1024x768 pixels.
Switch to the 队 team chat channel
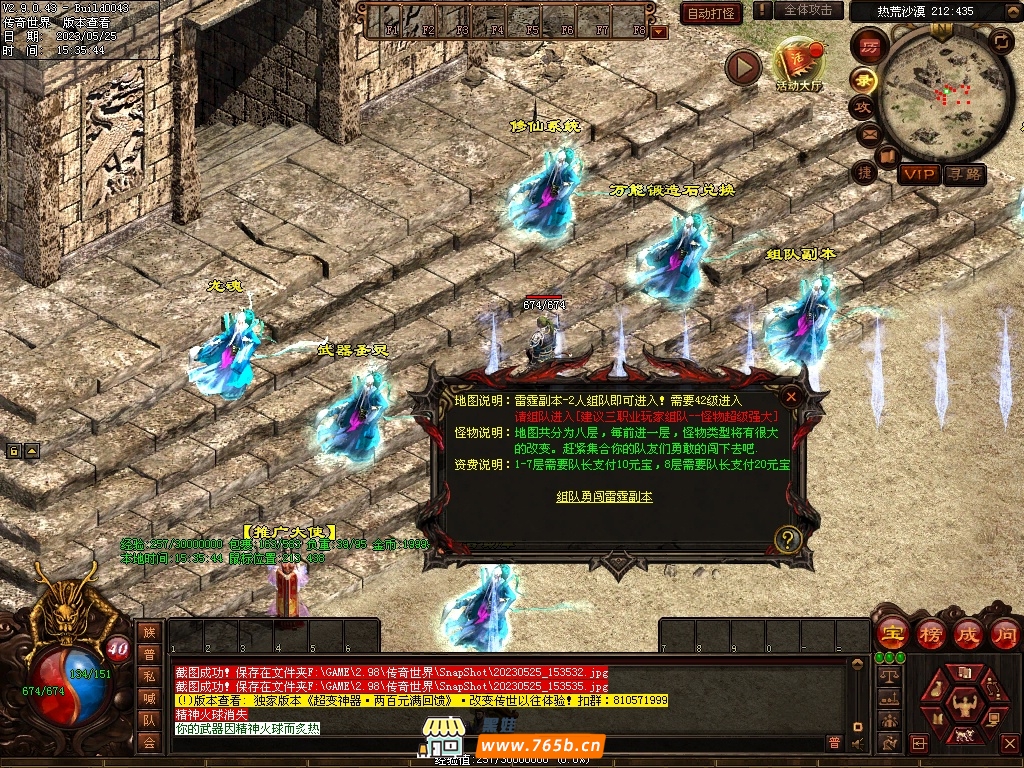[149, 720]
